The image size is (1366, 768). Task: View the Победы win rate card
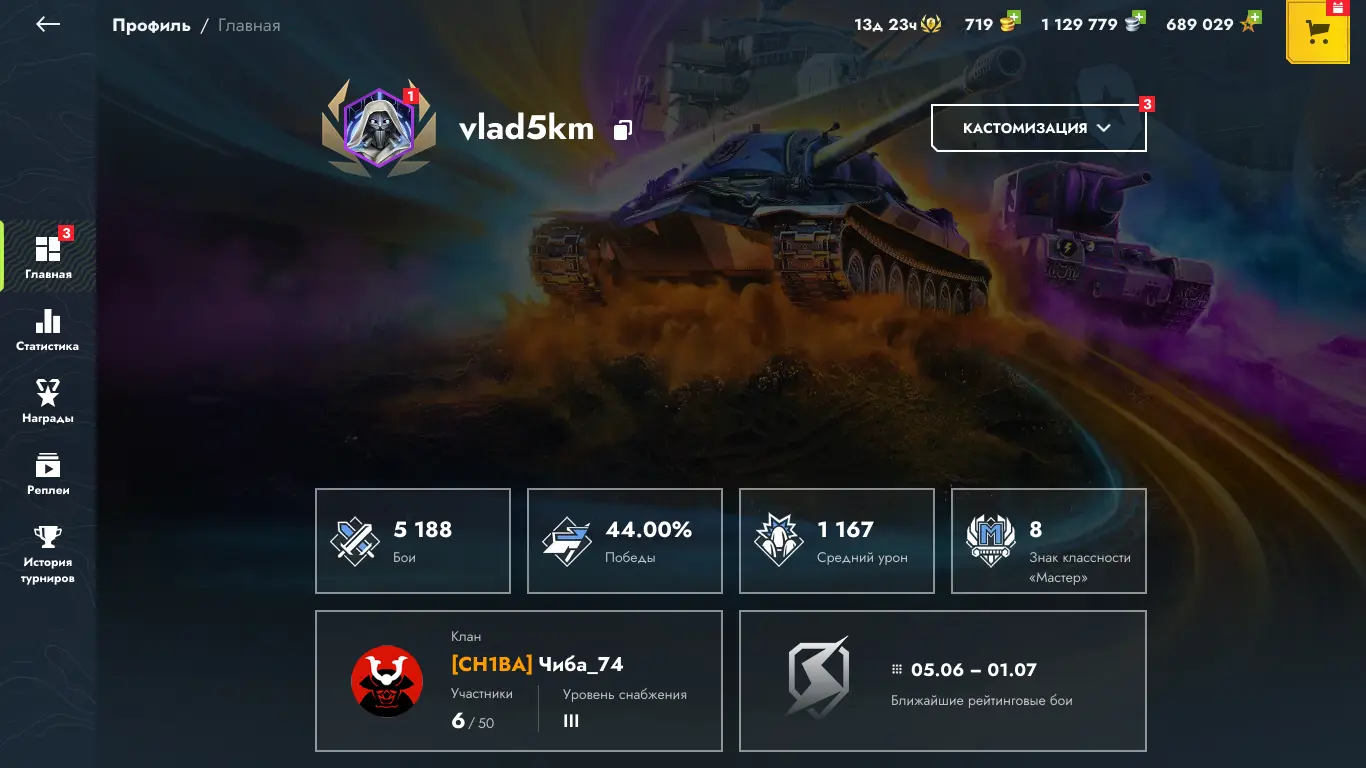tap(625, 541)
